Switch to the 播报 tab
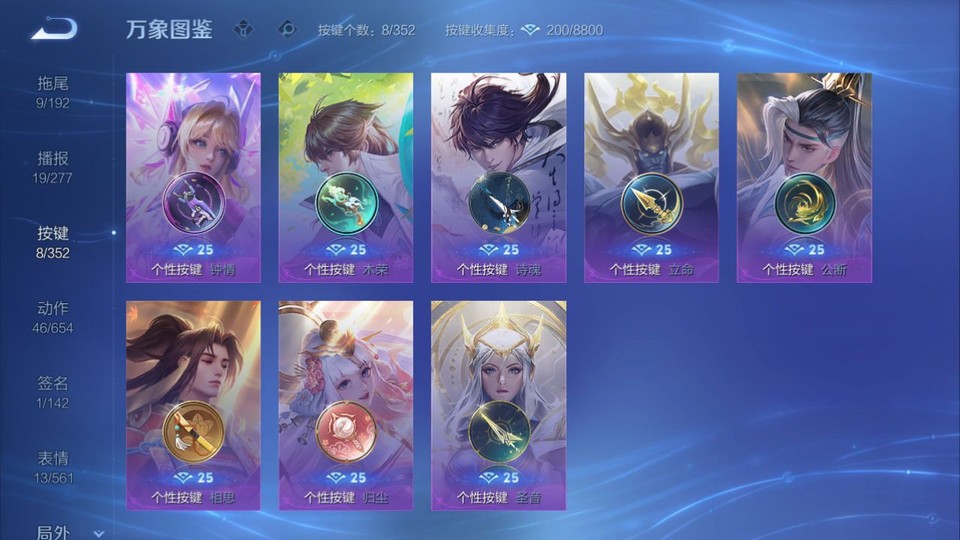Viewport: 960px width, 540px height. point(53,166)
